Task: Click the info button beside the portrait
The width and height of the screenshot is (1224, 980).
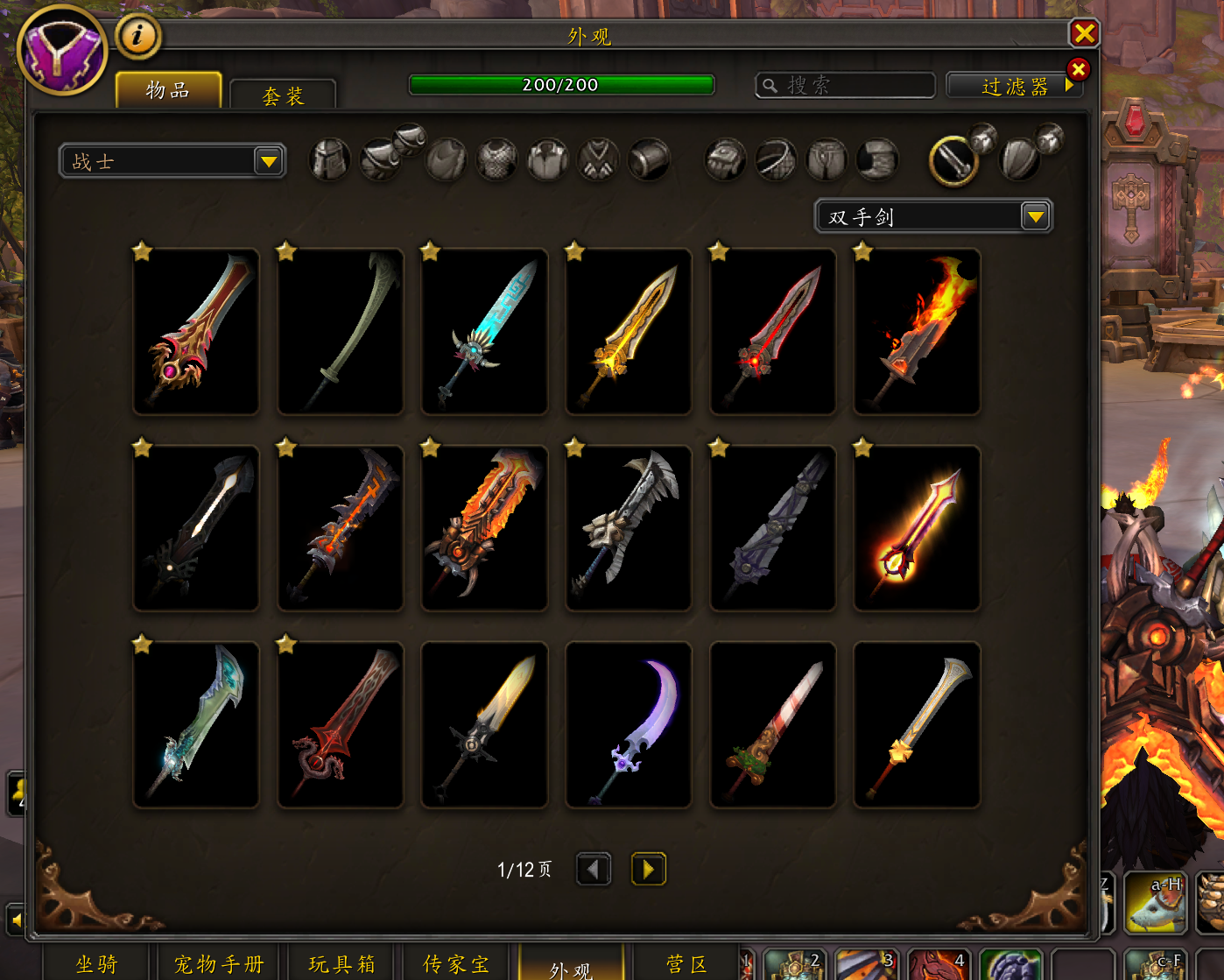Action: pyautogui.click(x=137, y=36)
